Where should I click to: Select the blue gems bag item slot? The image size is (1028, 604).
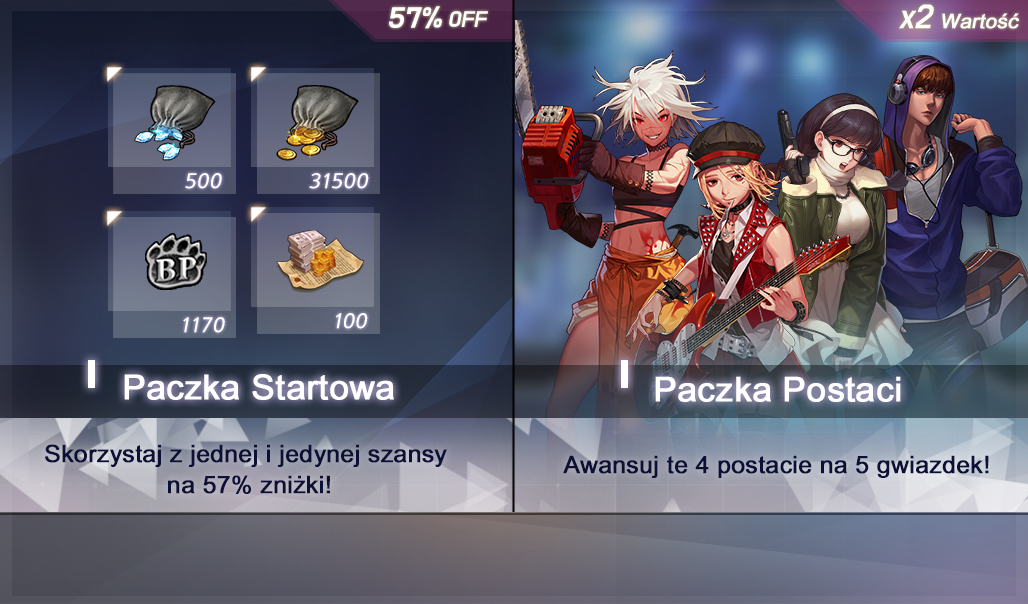point(170,130)
